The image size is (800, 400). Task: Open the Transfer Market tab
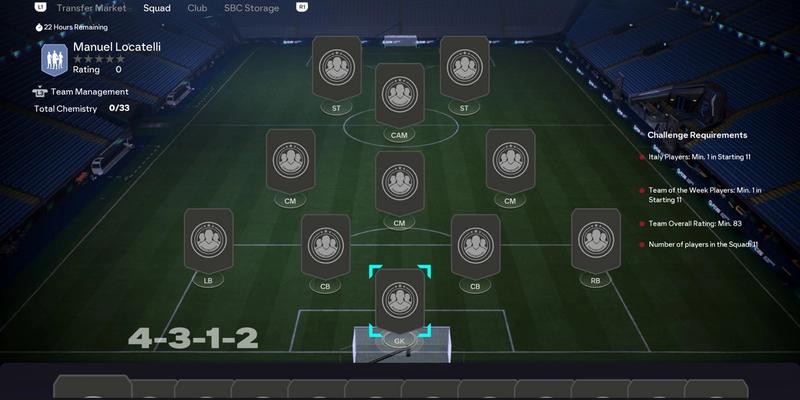[97, 8]
